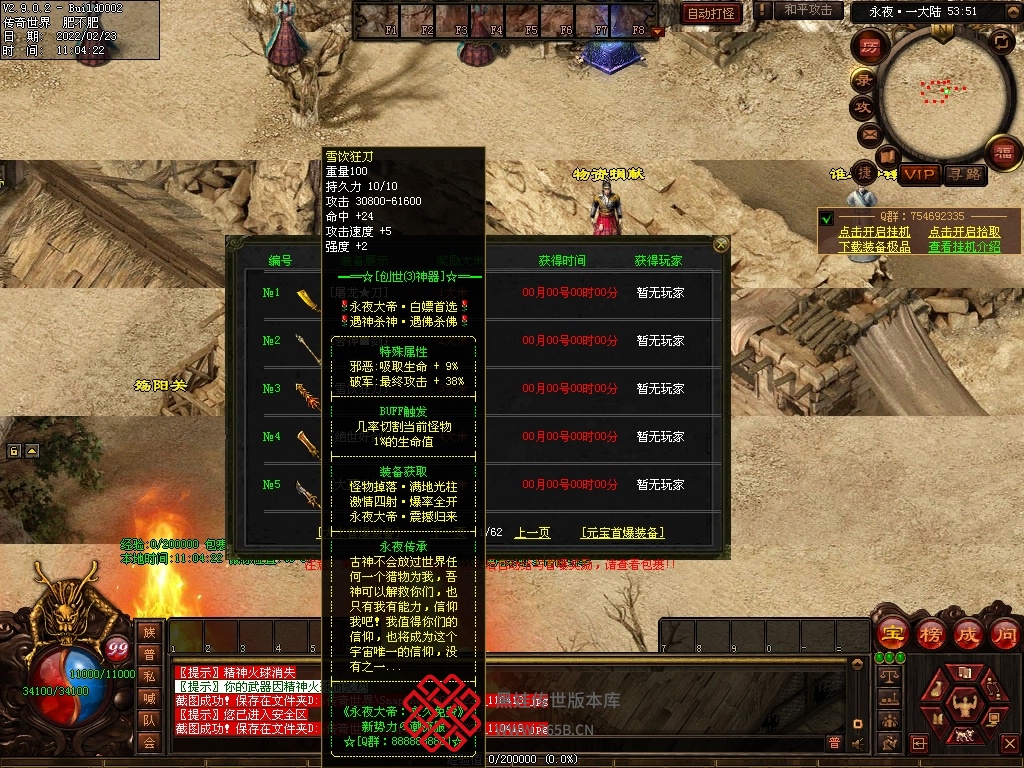
Task: Enable the 自动打怪 auto-fight button
Action: click(x=712, y=13)
